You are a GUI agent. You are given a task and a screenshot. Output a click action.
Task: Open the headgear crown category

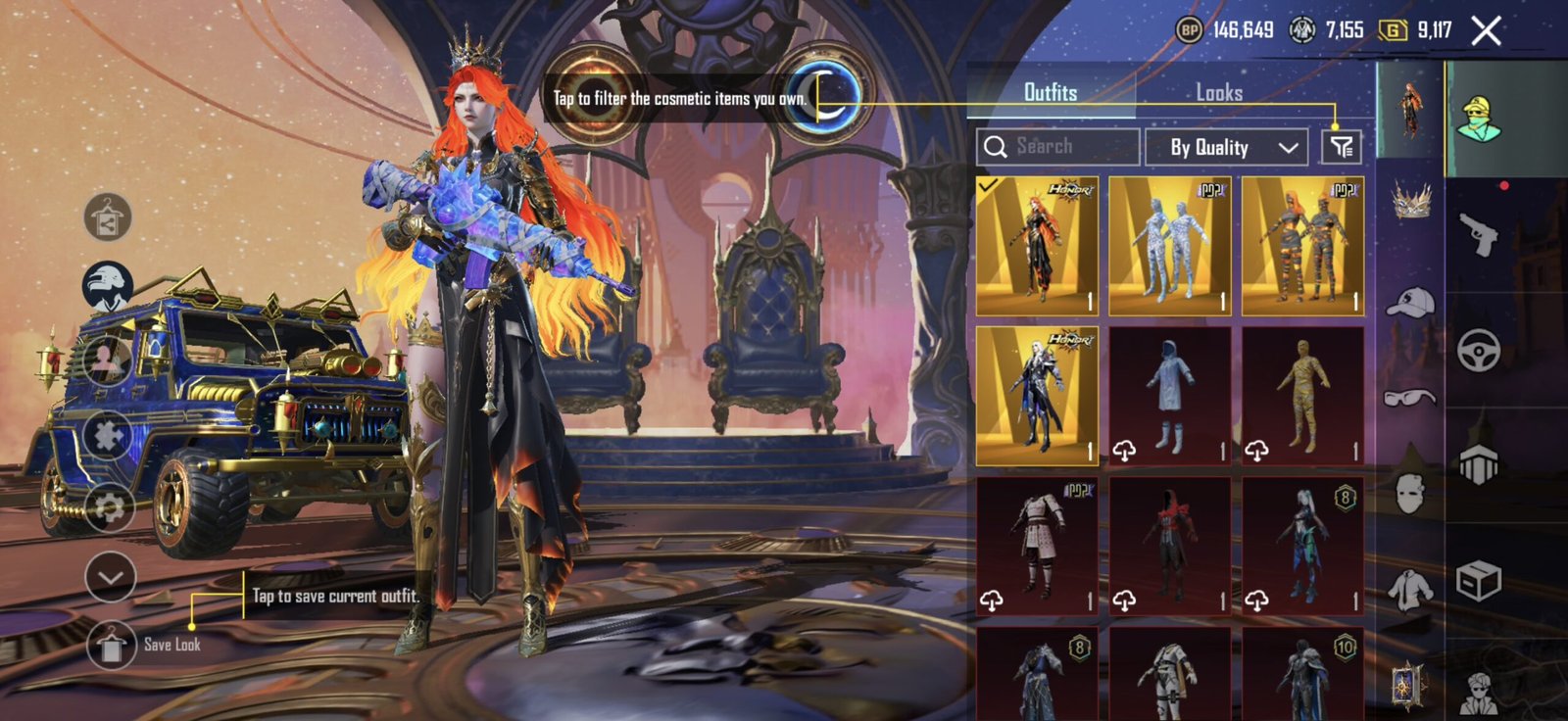coord(1410,201)
